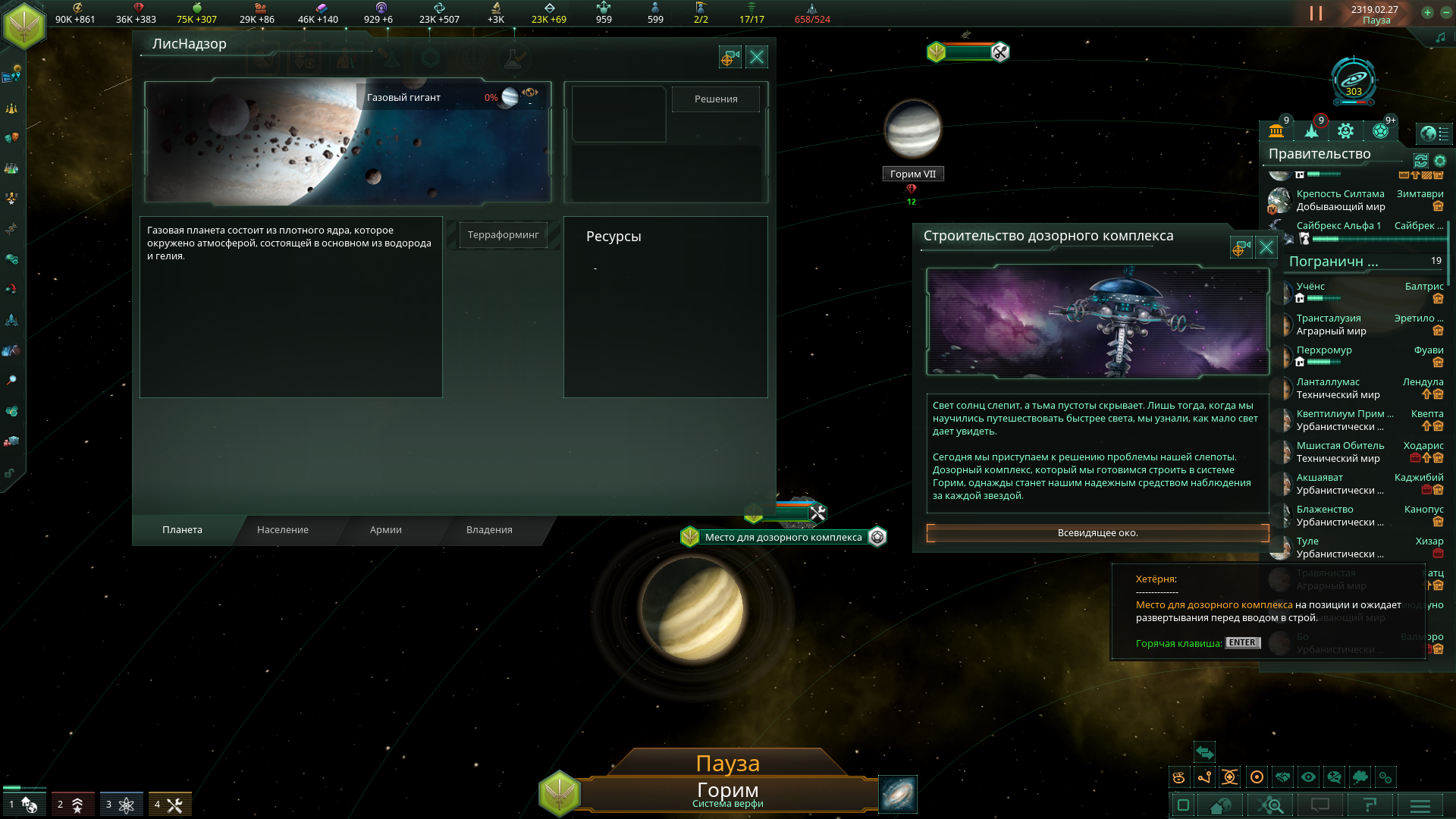Open the Блаженство planet entry
Image resolution: width=1456 pixels, height=819 pixels.
[1325, 510]
